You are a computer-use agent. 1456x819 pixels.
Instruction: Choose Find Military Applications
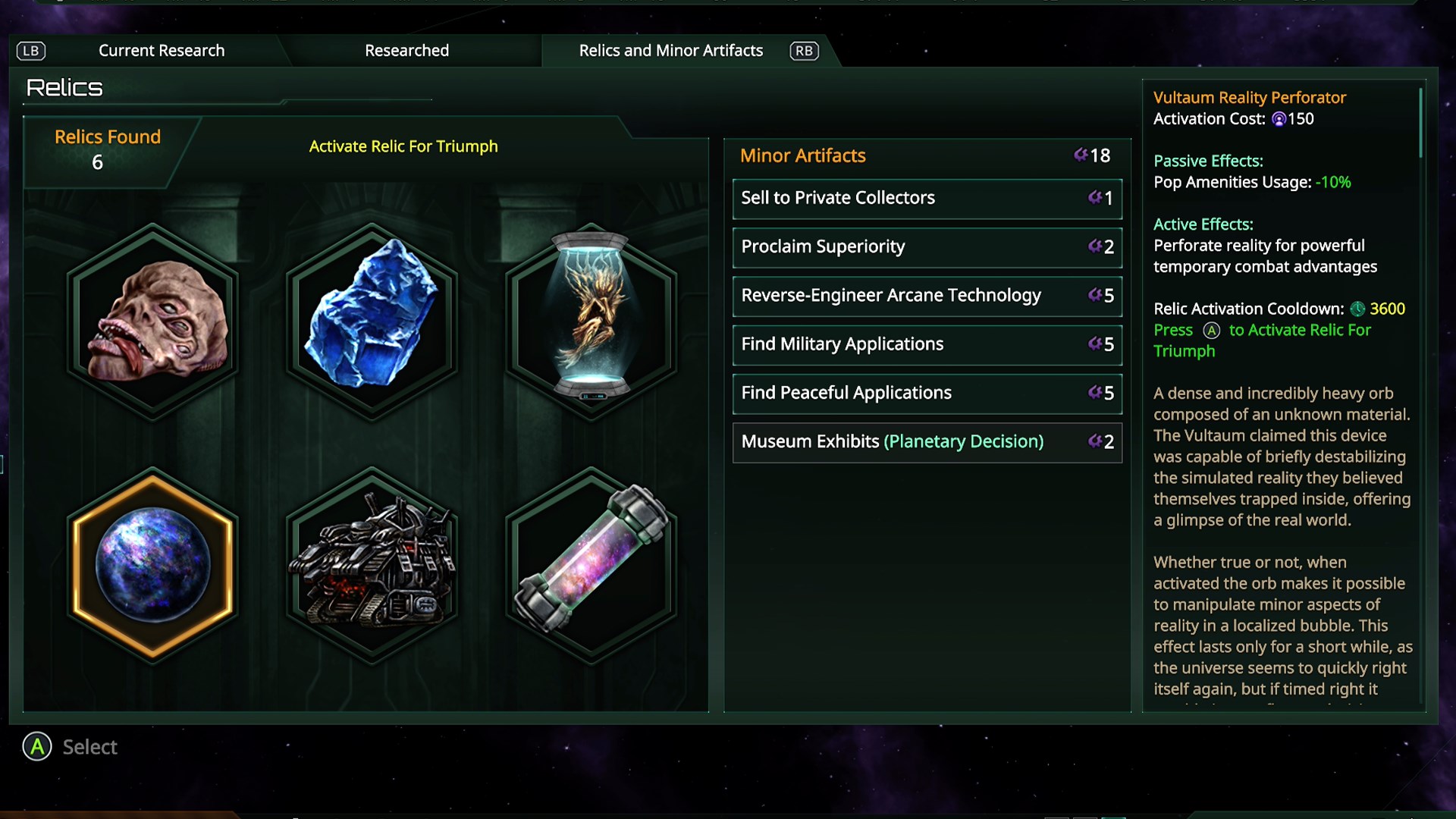[x=927, y=344]
